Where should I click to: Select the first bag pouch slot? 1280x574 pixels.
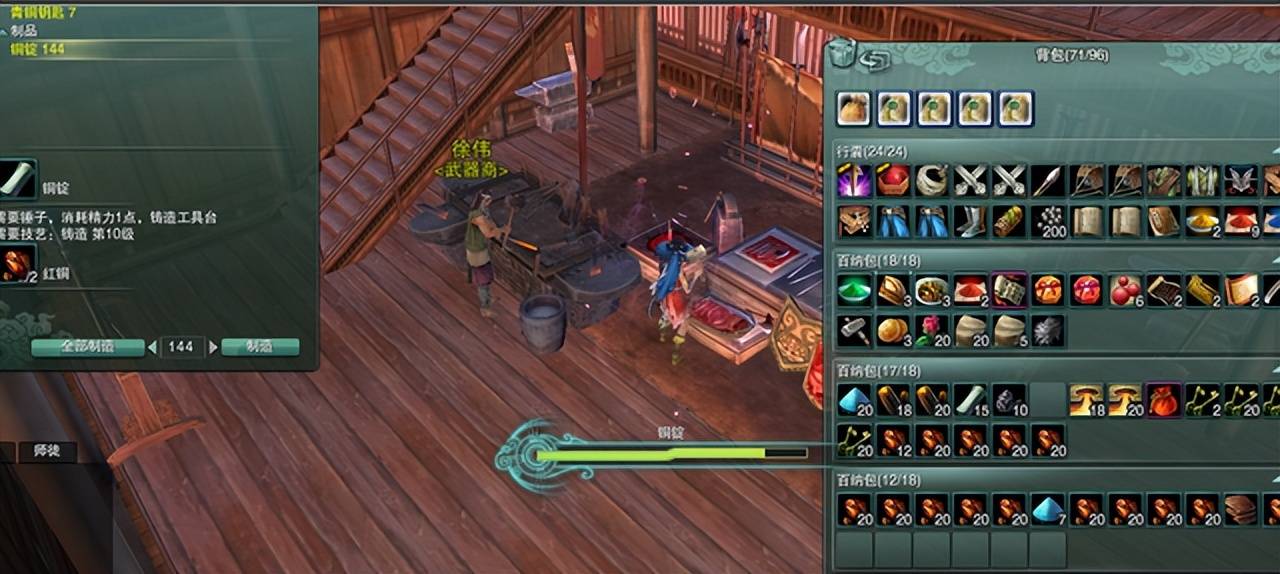(x=853, y=108)
